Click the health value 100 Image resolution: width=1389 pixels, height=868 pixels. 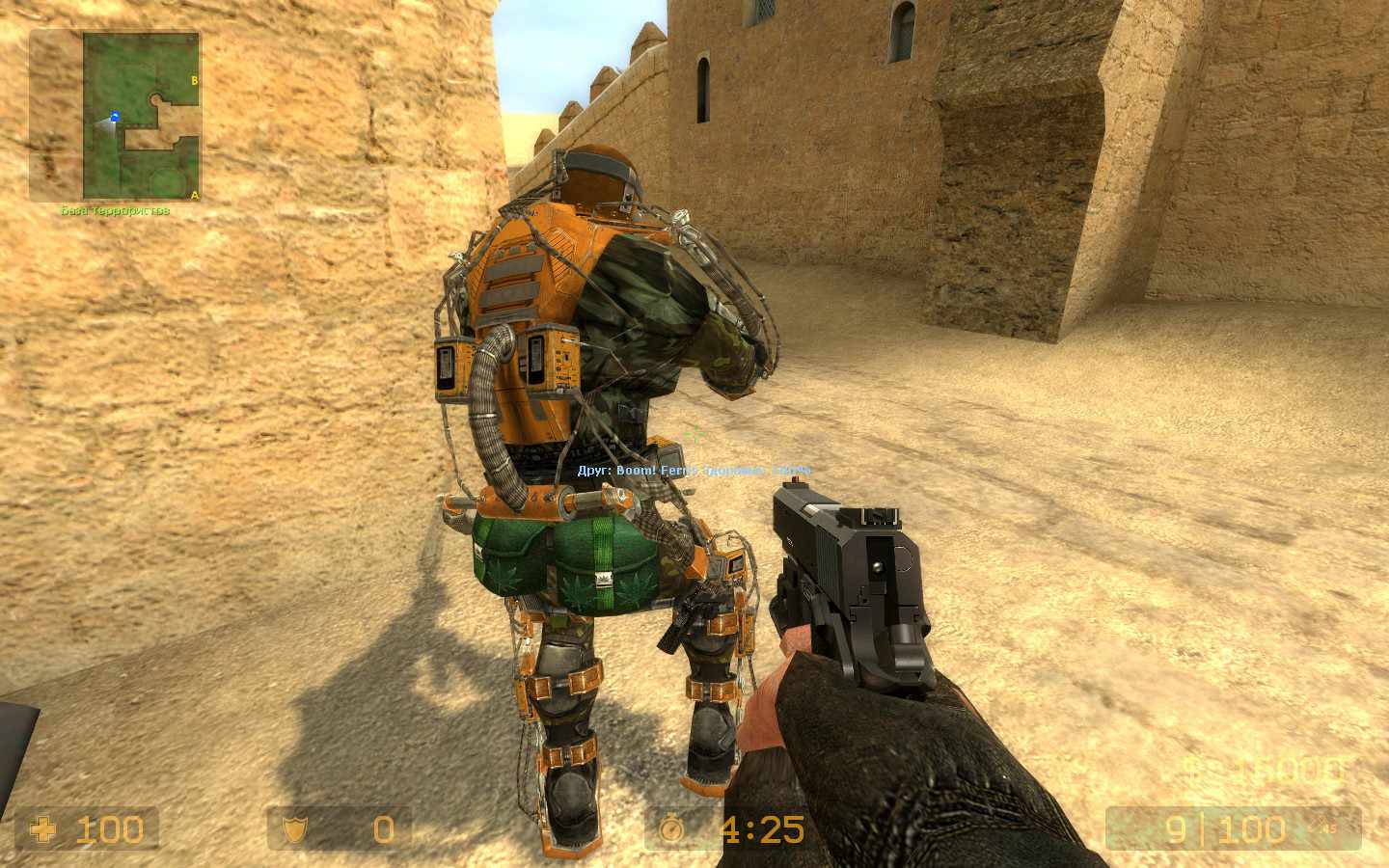(109, 828)
